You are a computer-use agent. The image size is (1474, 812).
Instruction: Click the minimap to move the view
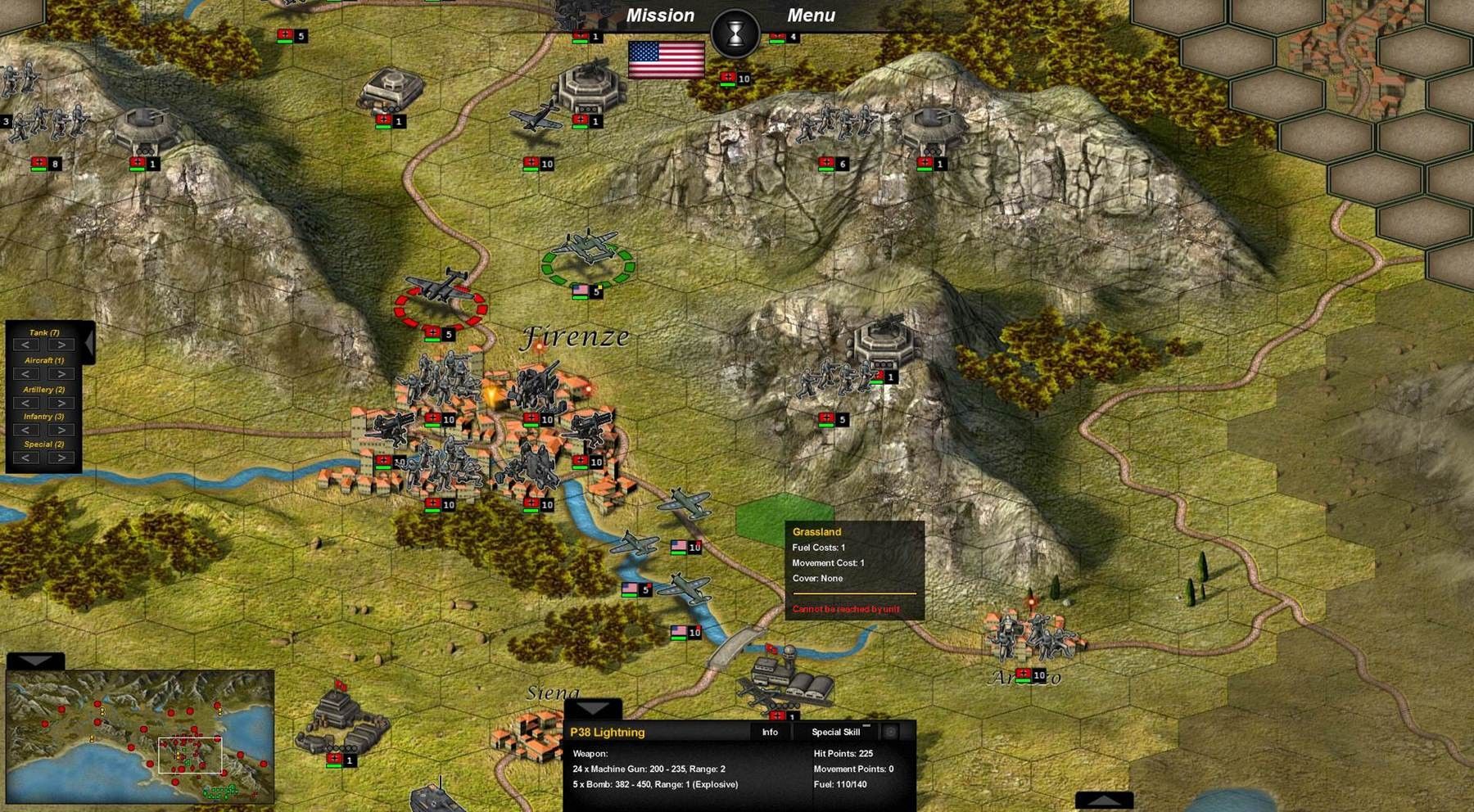click(139, 737)
